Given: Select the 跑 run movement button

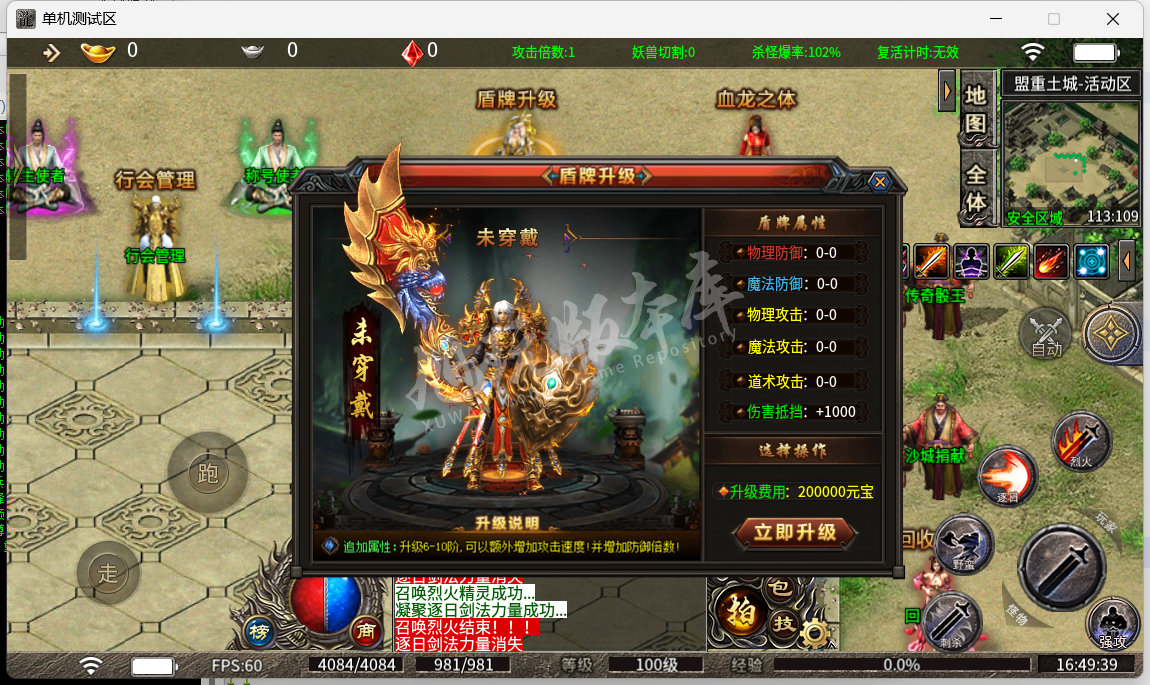Looking at the screenshot, I should [208, 473].
